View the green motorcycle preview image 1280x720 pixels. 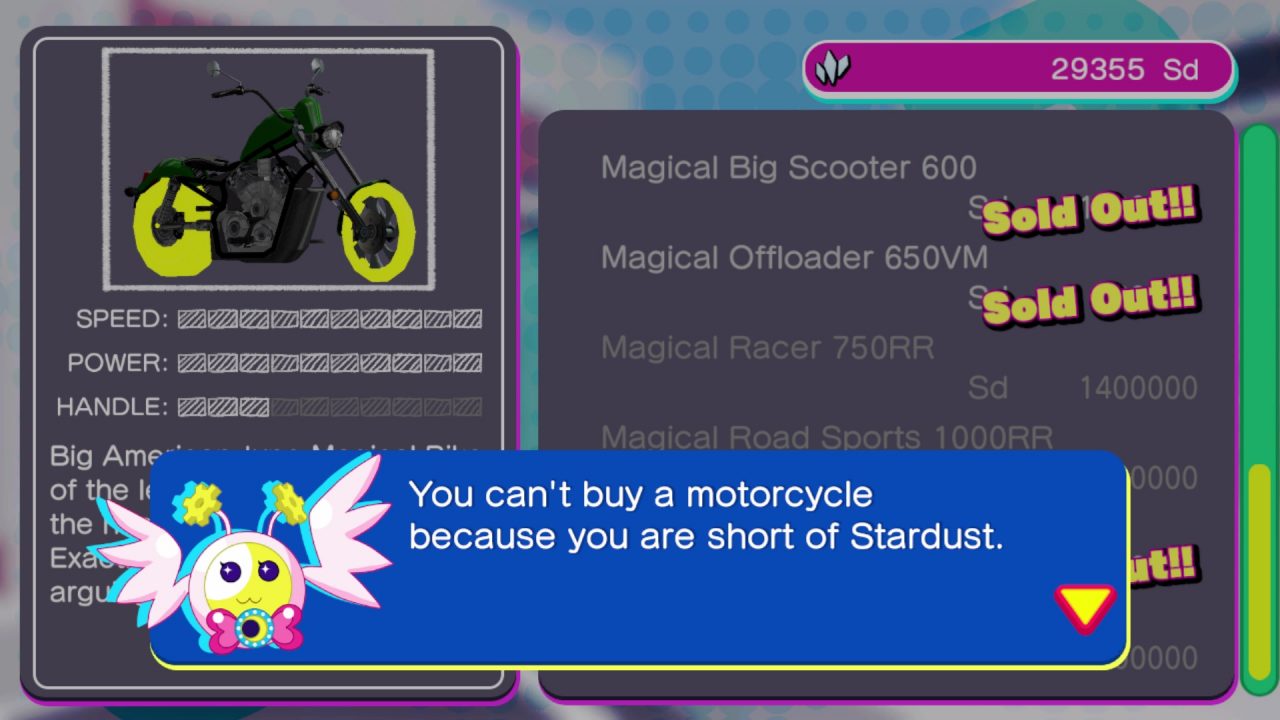click(x=268, y=170)
